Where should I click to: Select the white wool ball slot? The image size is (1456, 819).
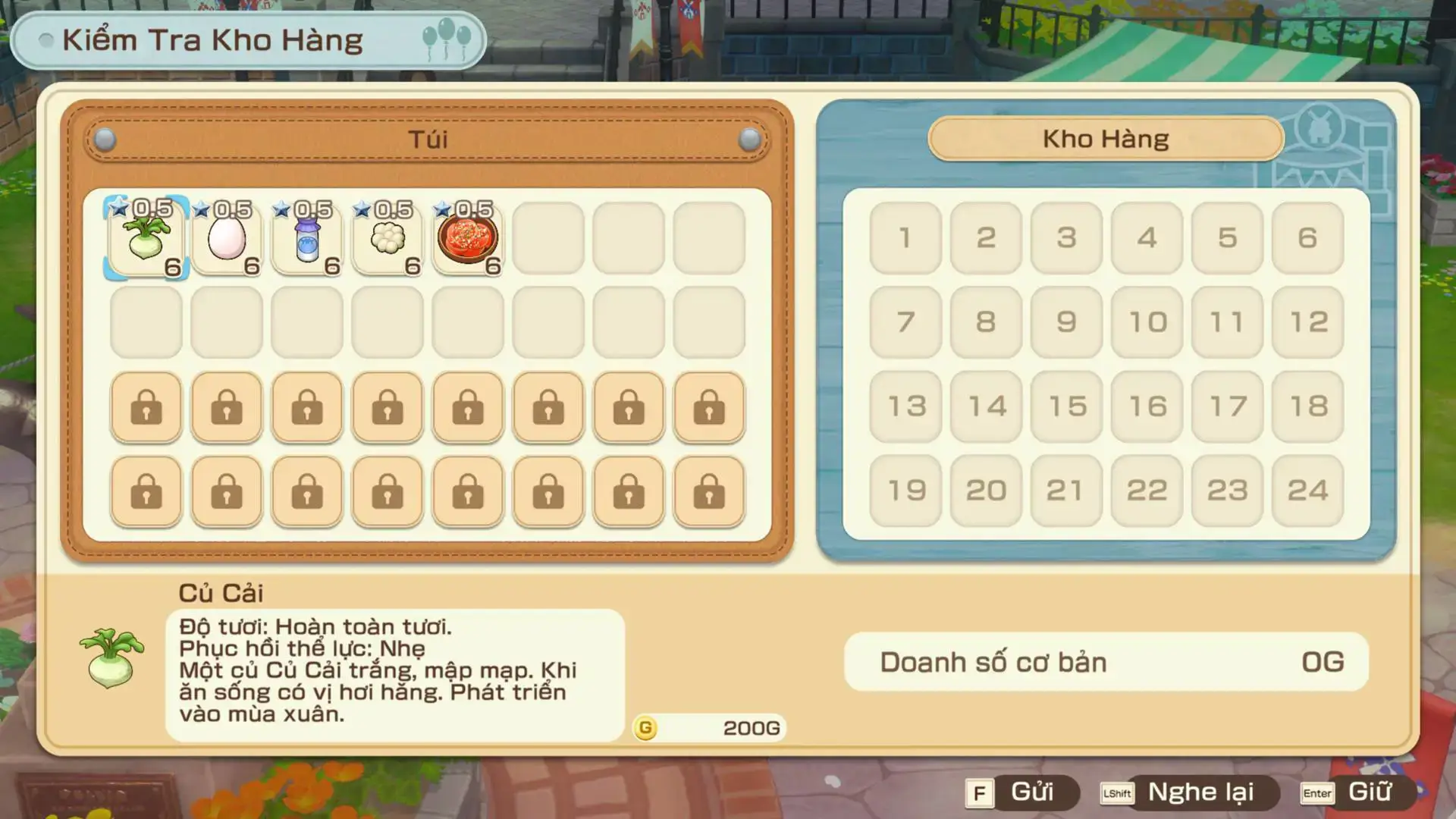click(388, 239)
